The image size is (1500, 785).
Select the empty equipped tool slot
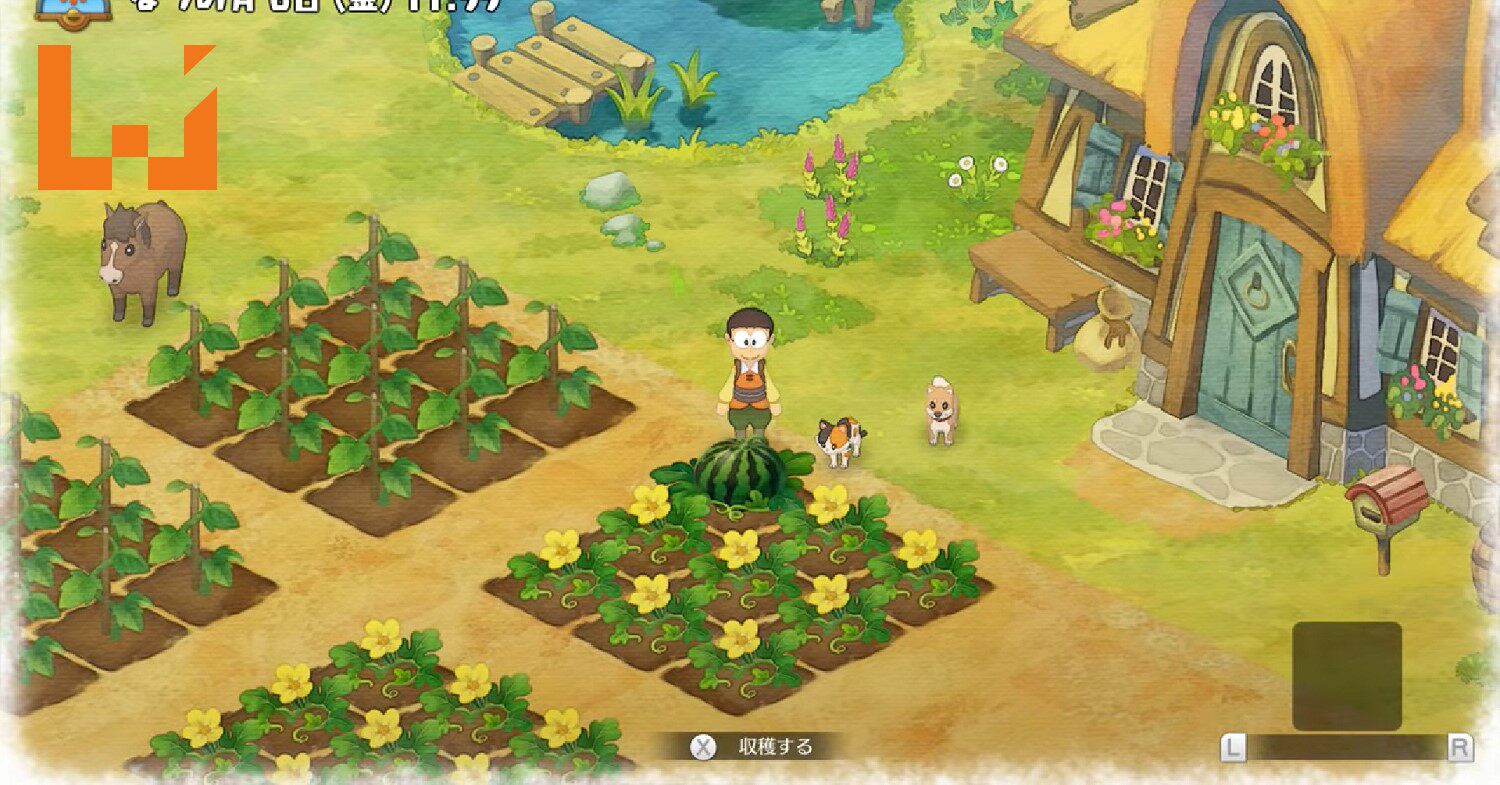point(1346,675)
